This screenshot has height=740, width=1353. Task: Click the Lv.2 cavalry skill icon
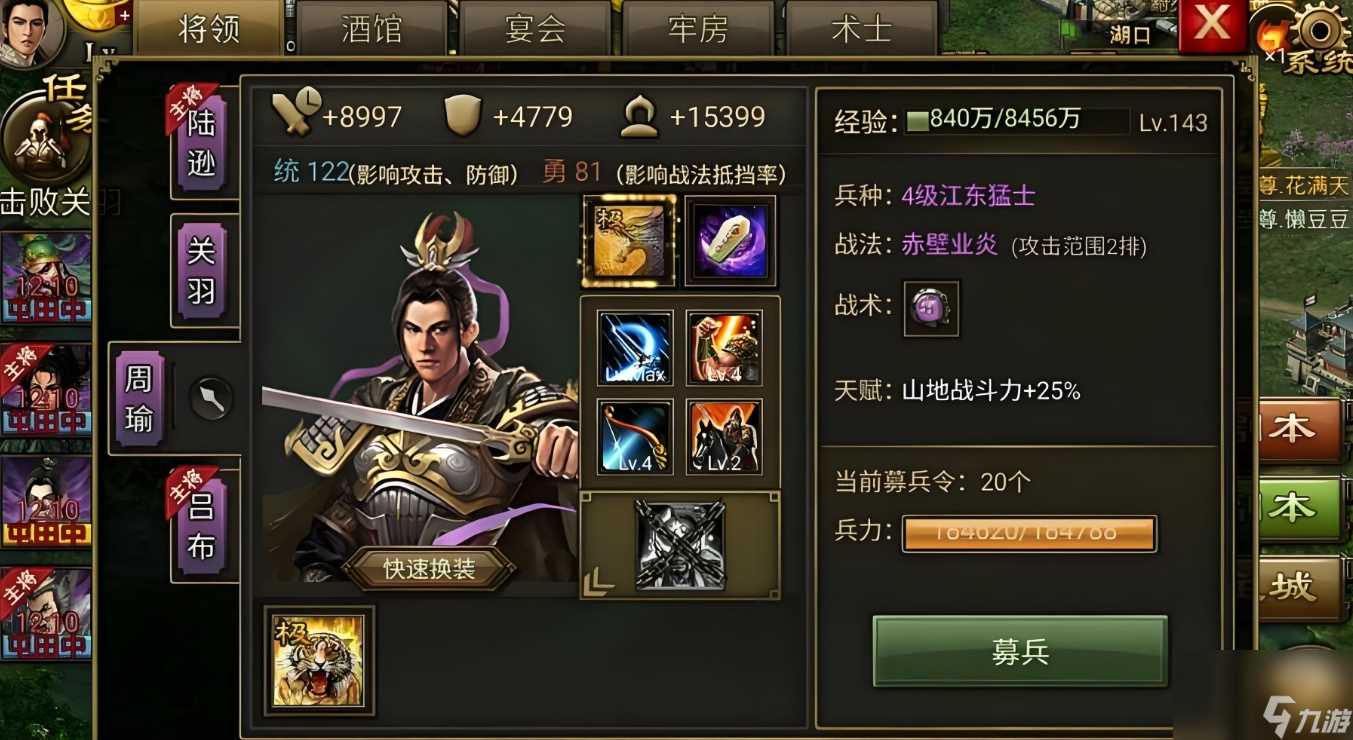[723, 437]
